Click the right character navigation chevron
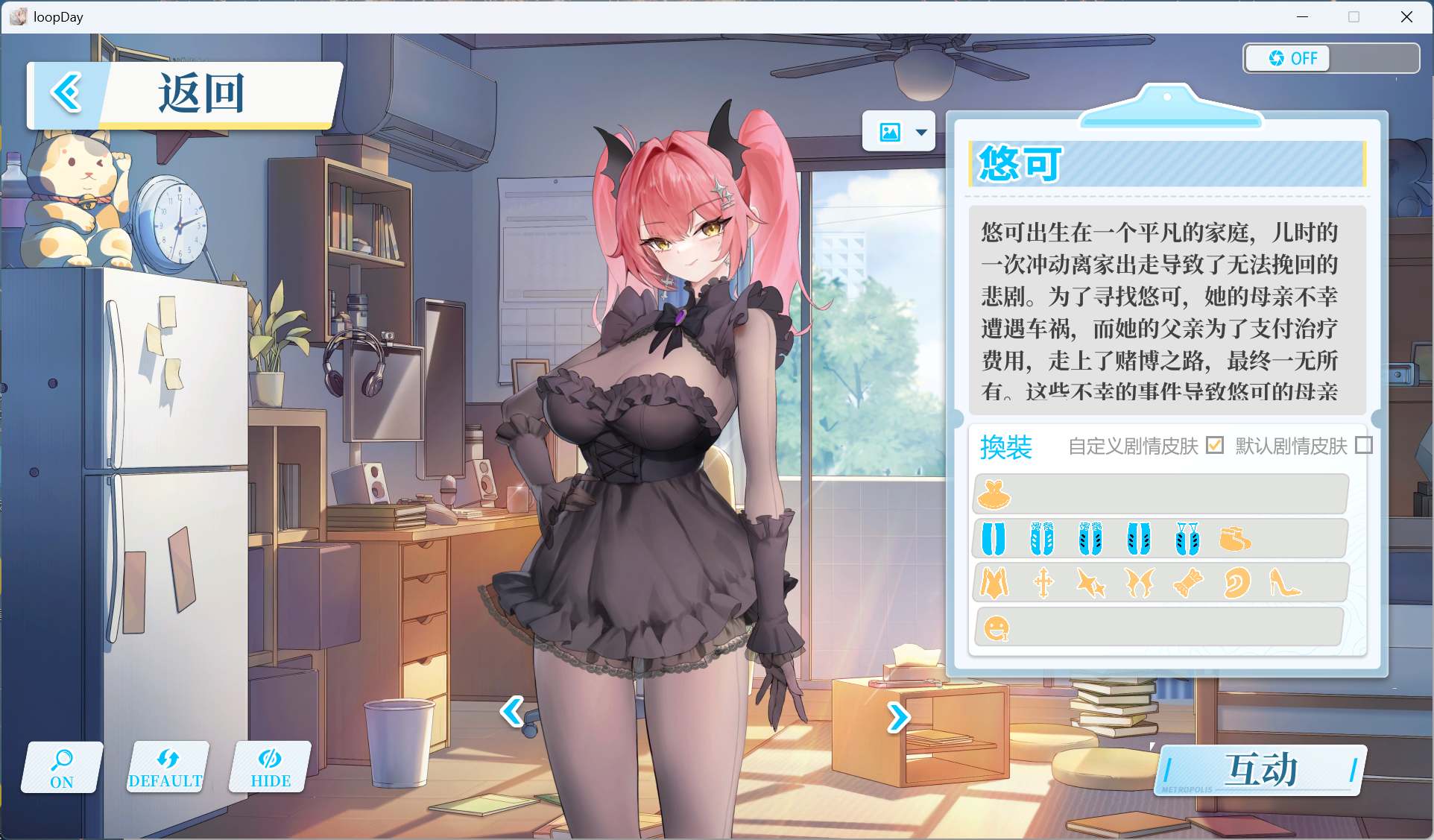 897,716
